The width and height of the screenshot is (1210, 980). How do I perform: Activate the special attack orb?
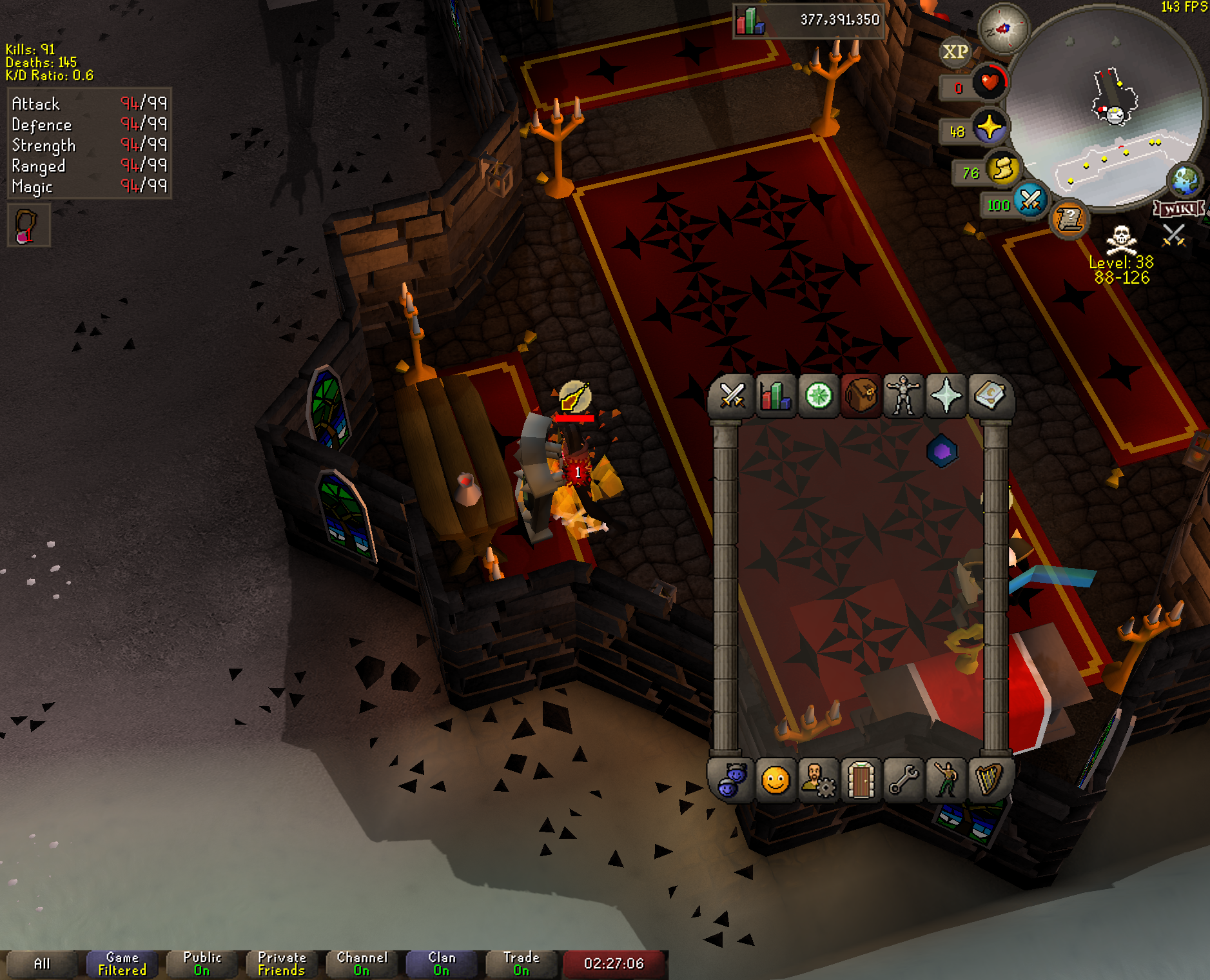[x=1030, y=201]
